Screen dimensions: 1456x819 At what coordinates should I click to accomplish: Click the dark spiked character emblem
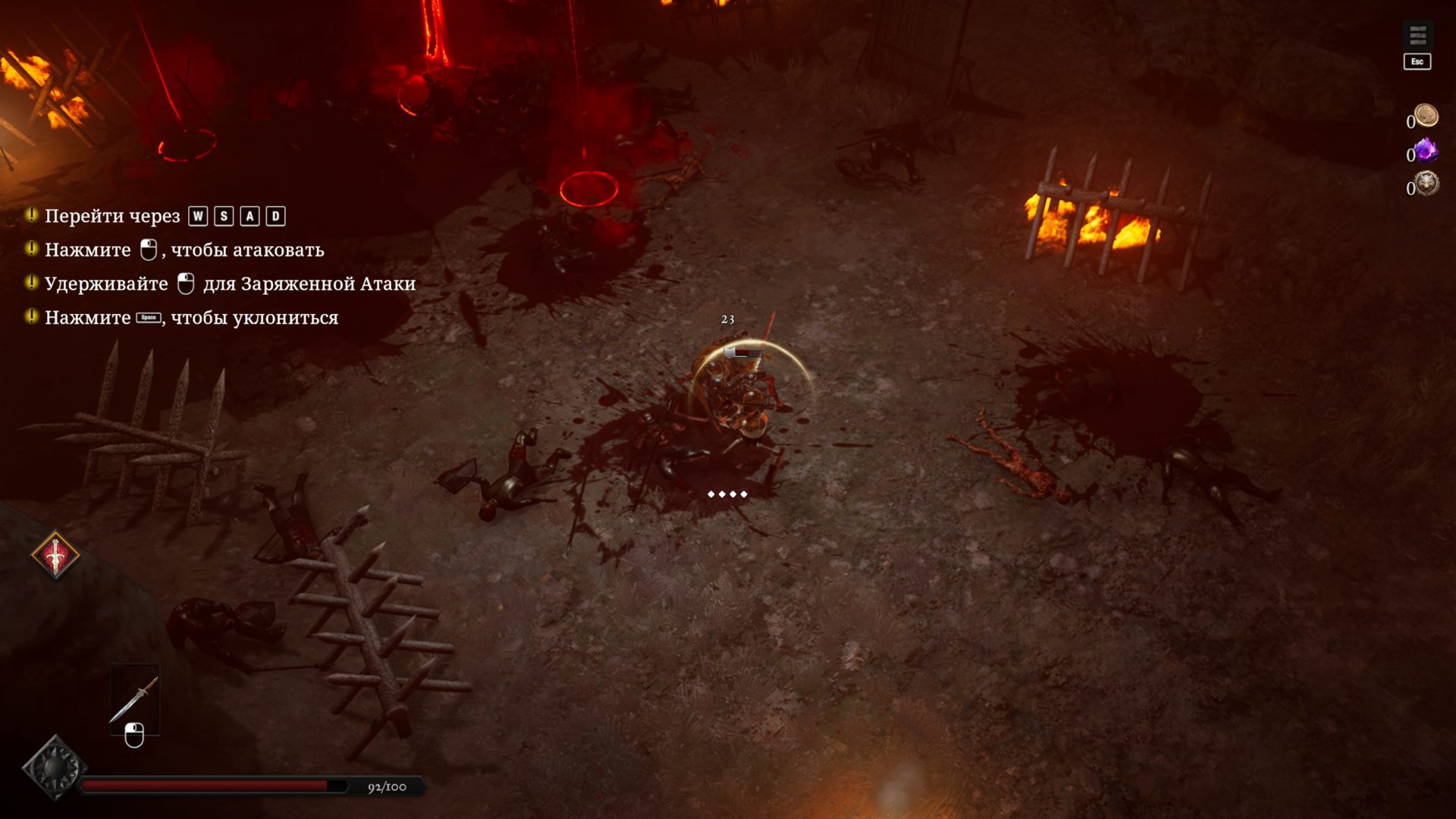pyautogui.click(x=54, y=768)
